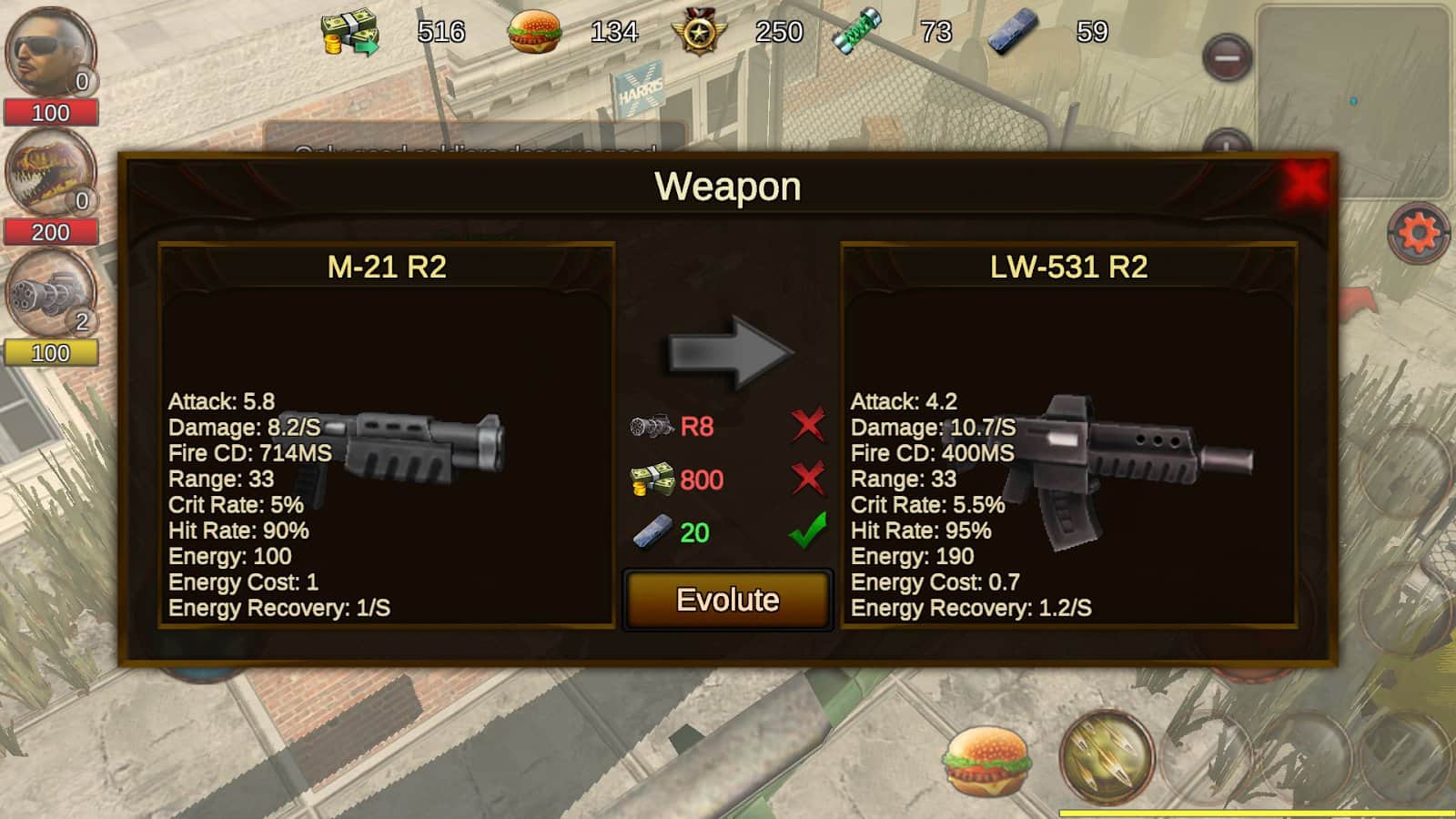This screenshot has width=1456, height=819.
Task: Zoom out with the minus button
Action: pos(1227,58)
